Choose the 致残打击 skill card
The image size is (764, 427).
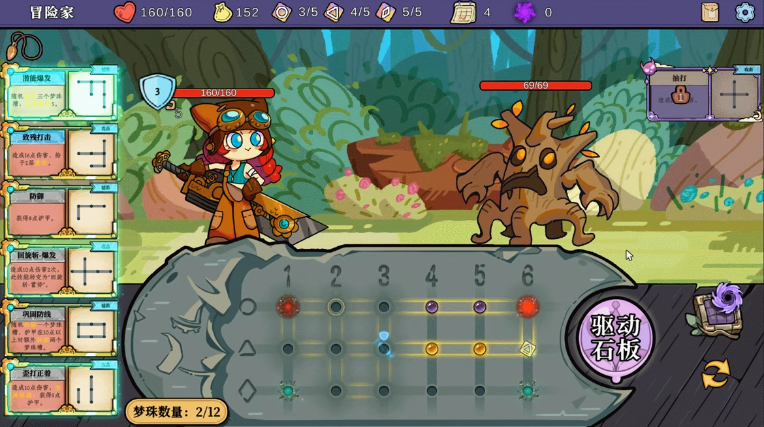[60, 153]
